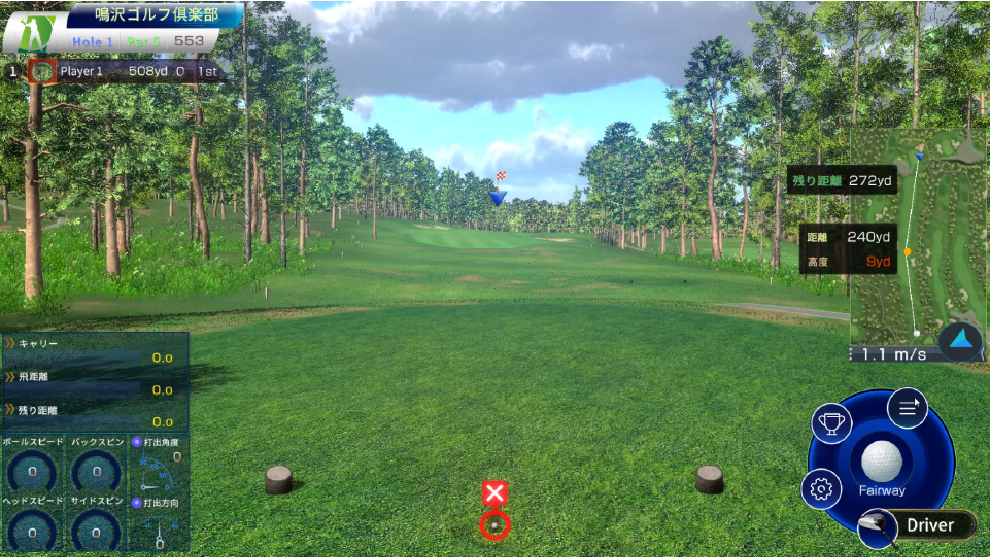Viewport: 990px width, 559px height.
Task: Open the trophy scorecard button
Action: click(831, 424)
